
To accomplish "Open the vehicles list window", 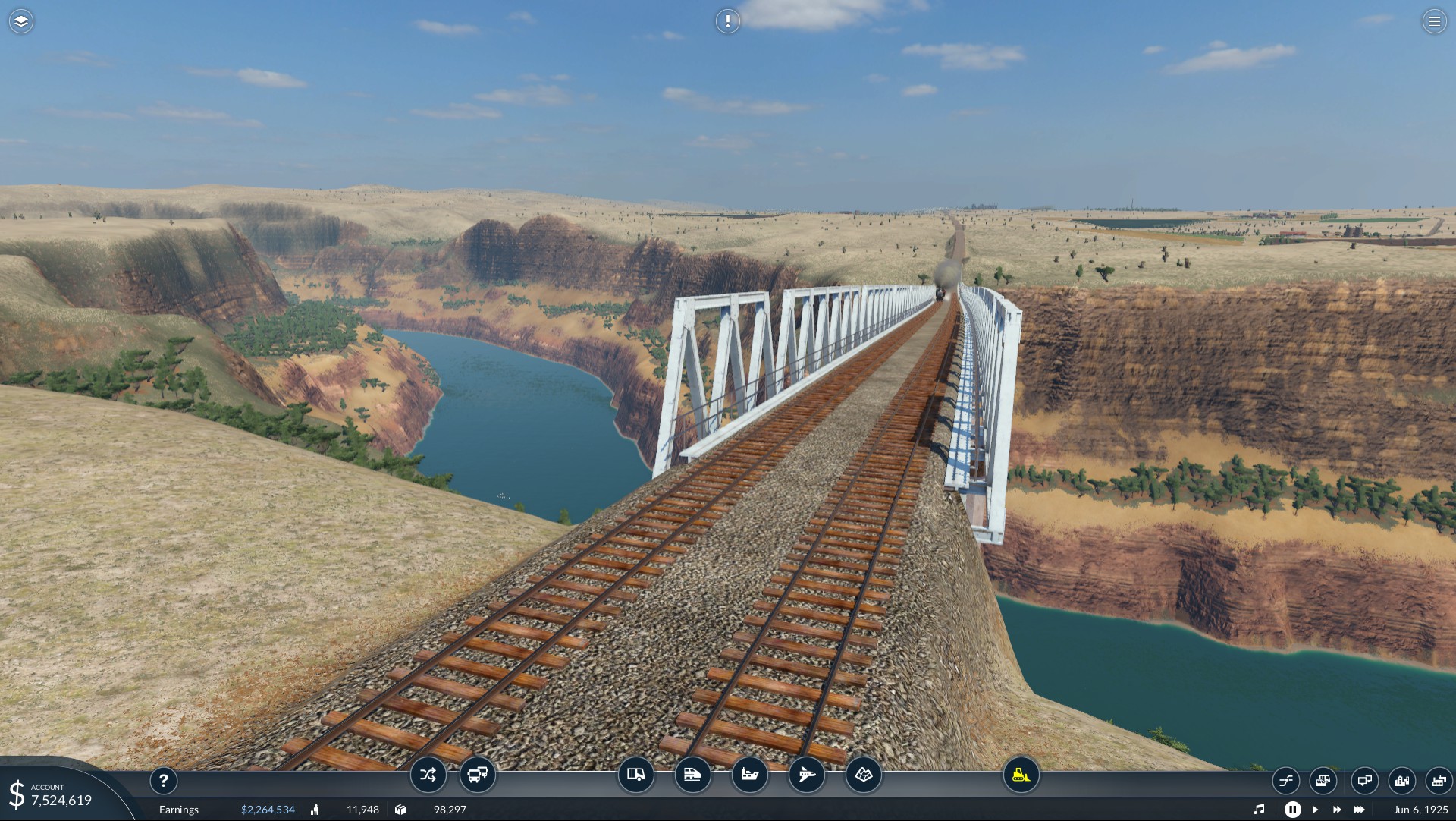I will pos(1323,780).
